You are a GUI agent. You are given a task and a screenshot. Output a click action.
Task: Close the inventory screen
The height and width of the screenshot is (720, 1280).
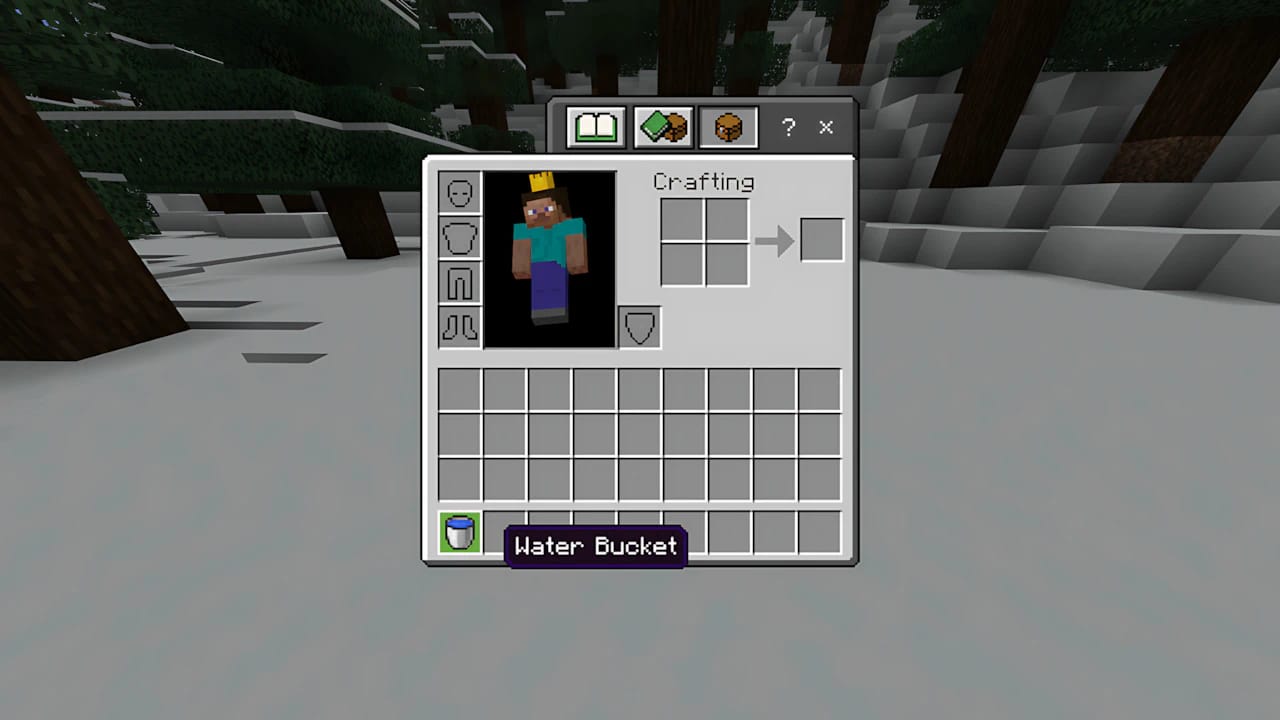pos(826,128)
